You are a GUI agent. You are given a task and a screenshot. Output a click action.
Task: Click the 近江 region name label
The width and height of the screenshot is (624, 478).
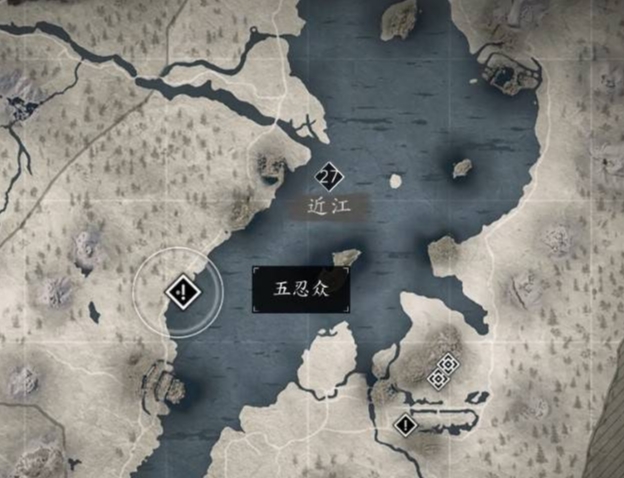coord(330,207)
